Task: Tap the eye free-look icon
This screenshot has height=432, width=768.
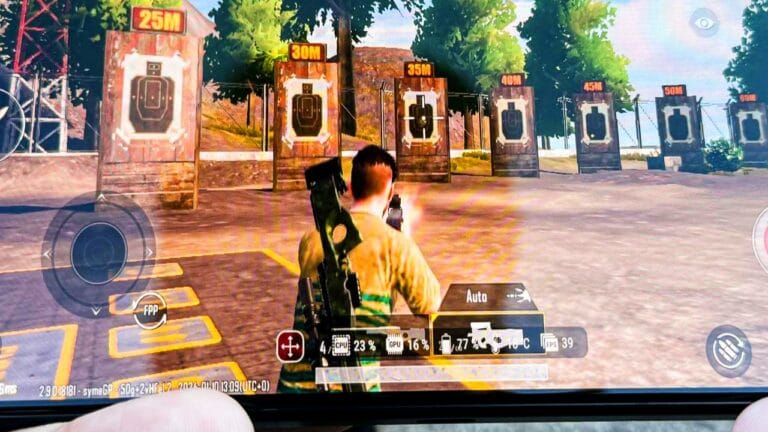Action: [704, 23]
